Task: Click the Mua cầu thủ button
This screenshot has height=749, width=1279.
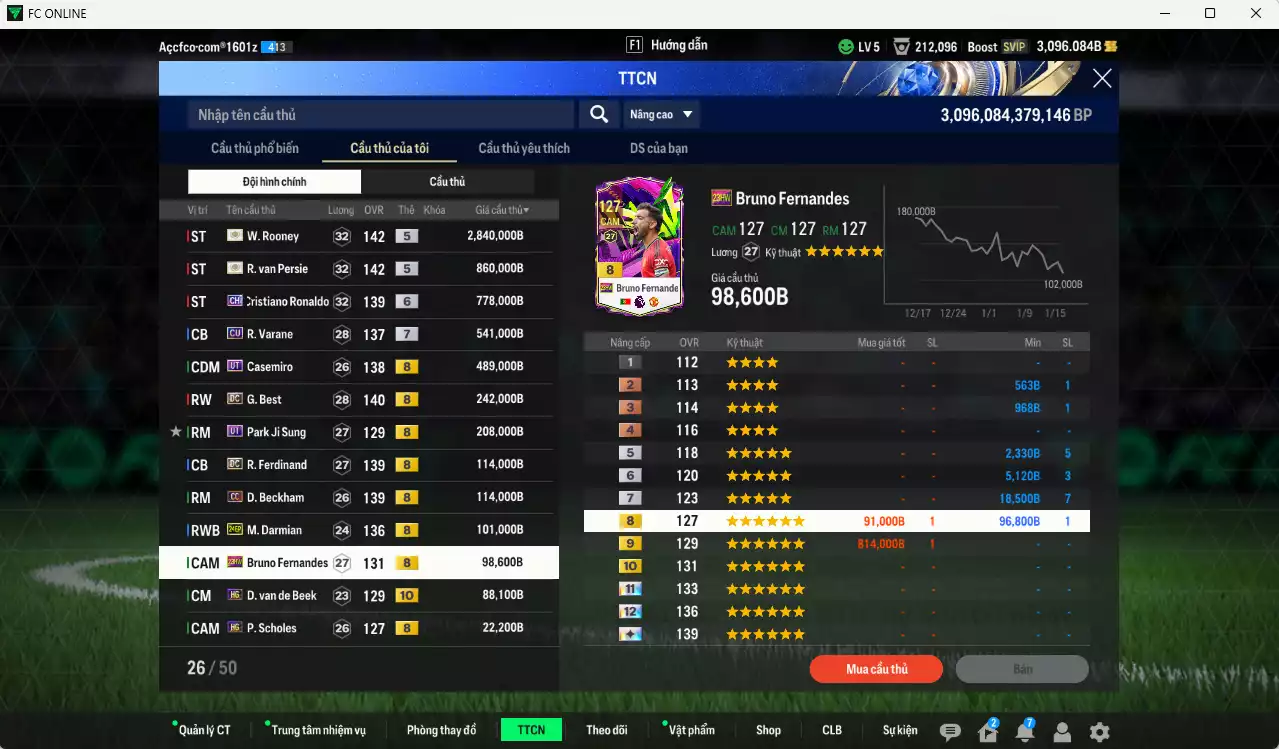Action: 876,669
